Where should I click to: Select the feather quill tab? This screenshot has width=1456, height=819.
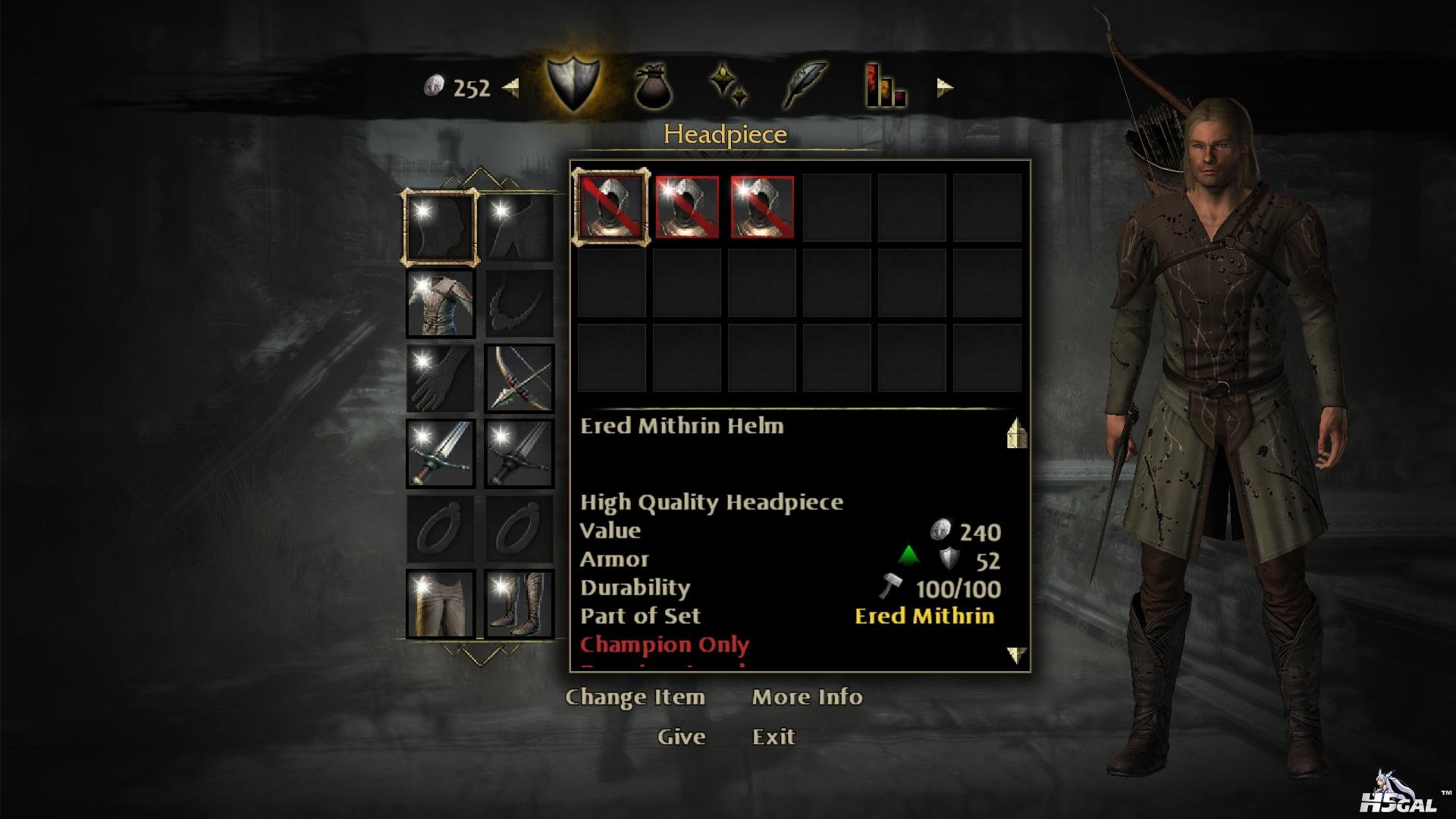(x=805, y=86)
